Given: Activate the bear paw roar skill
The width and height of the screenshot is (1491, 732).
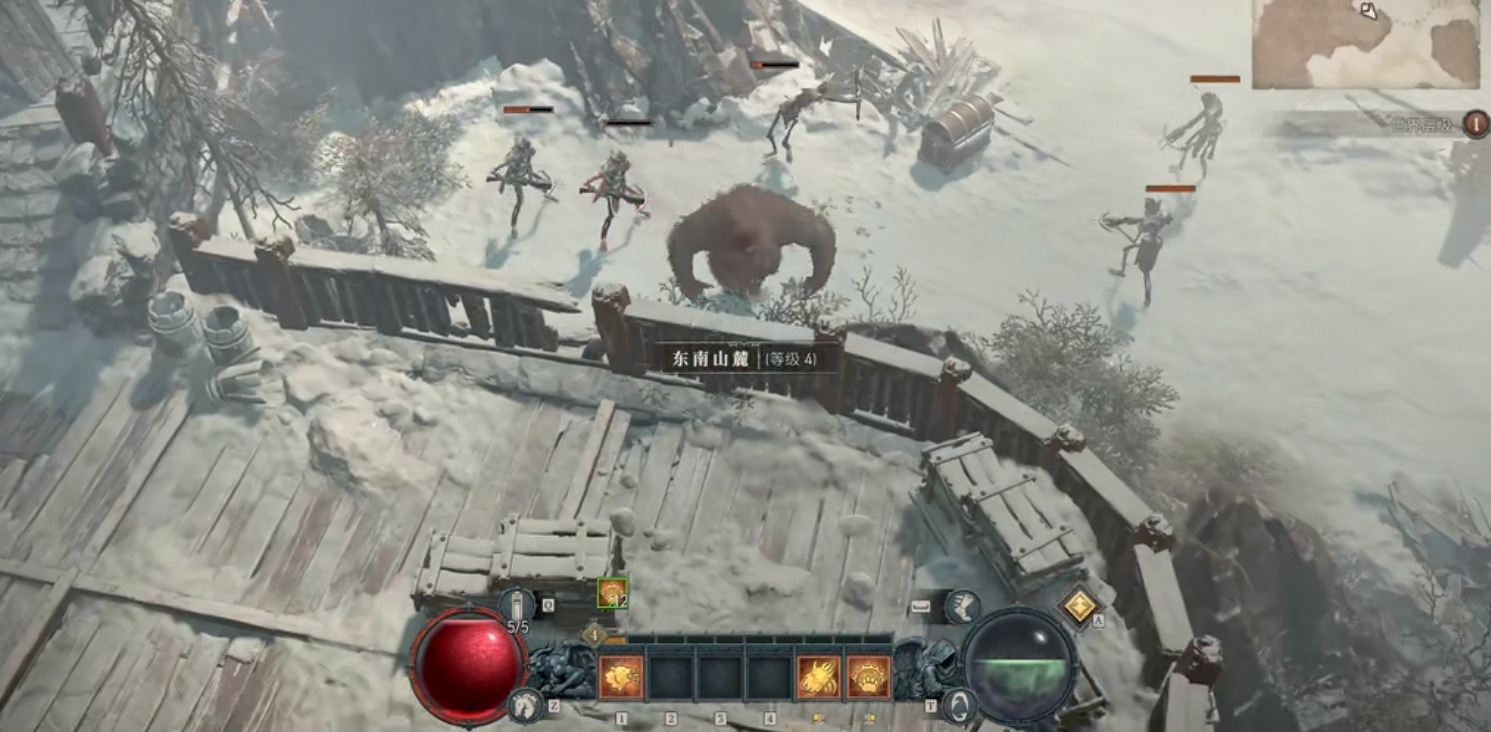Looking at the screenshot, I should (868, 677).
